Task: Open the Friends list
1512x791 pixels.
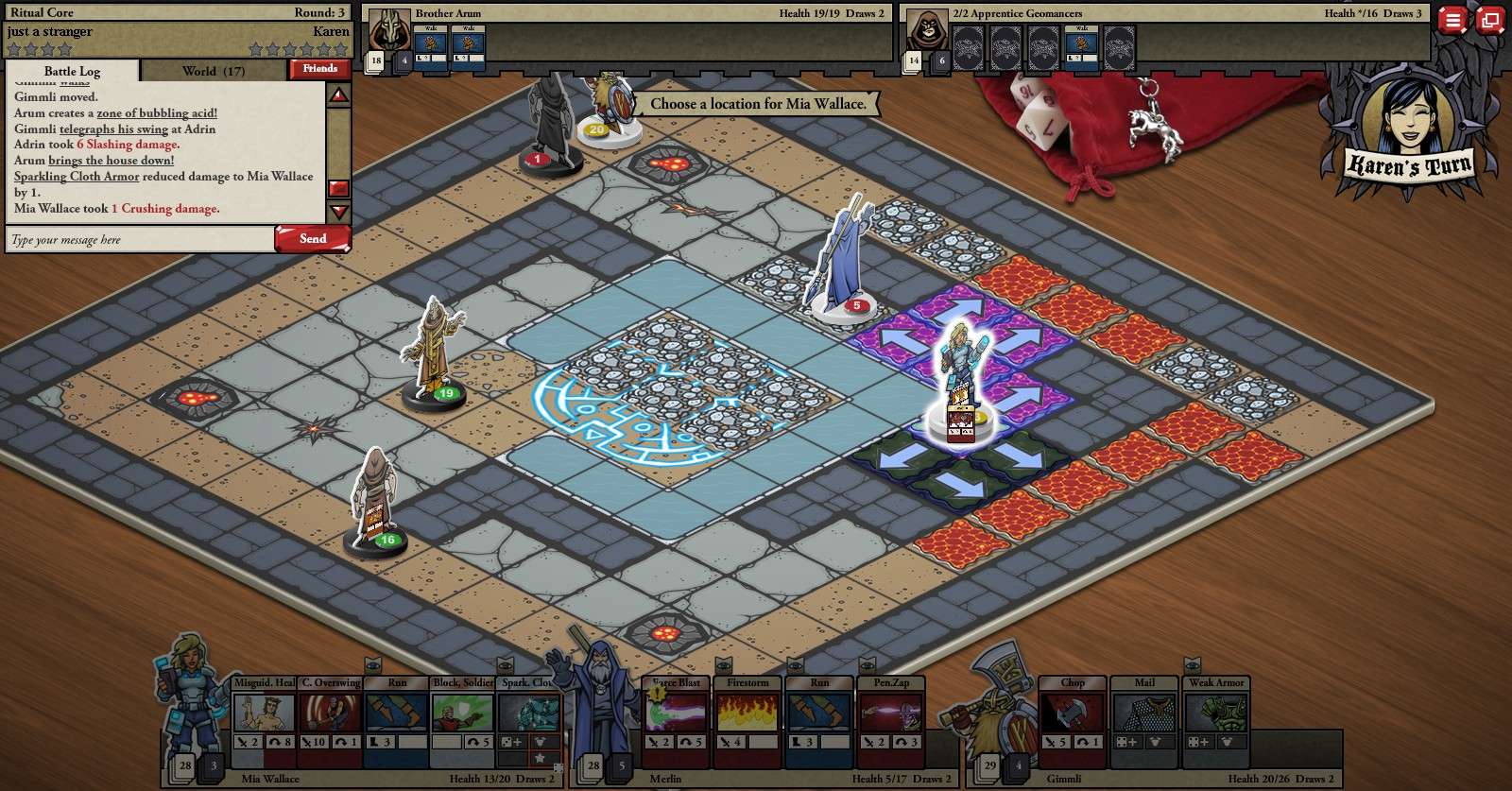Action: click(x=320, y=69)
